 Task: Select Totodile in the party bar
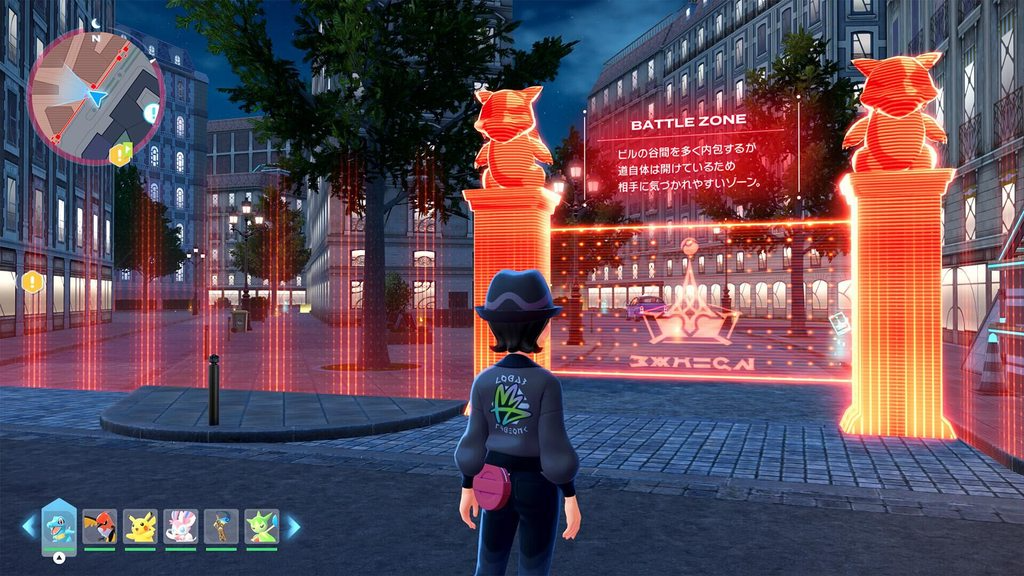click(x=58, y=526)
